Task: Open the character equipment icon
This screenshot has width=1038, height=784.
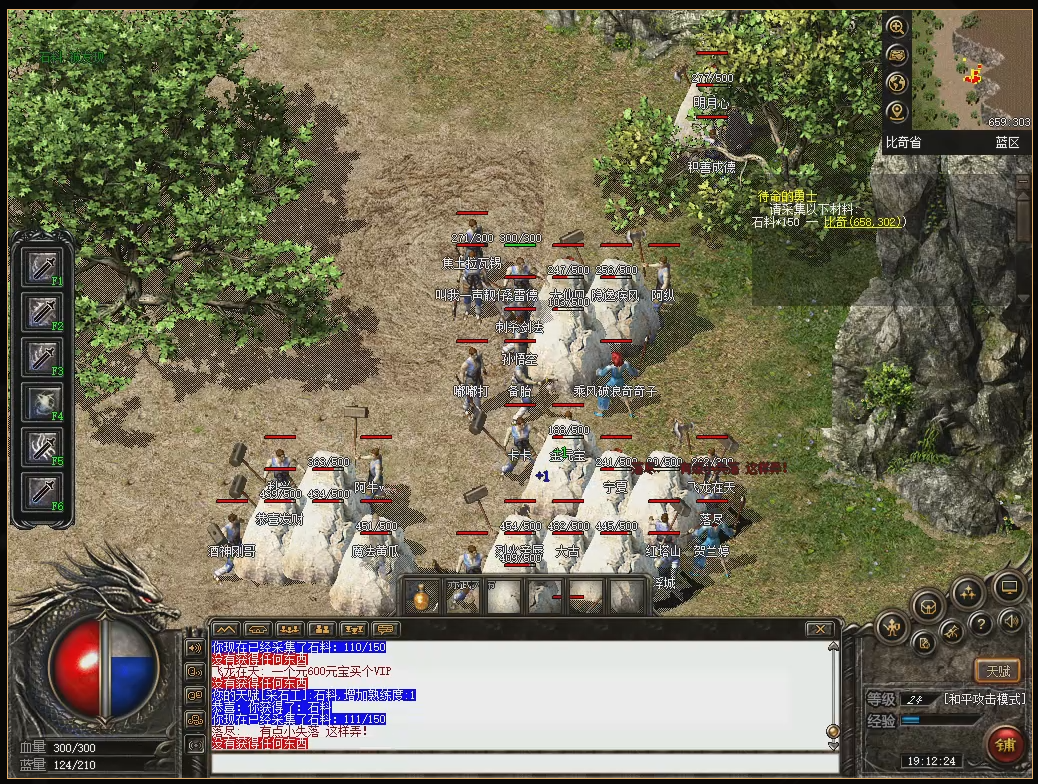Action: tap(892, 628)
